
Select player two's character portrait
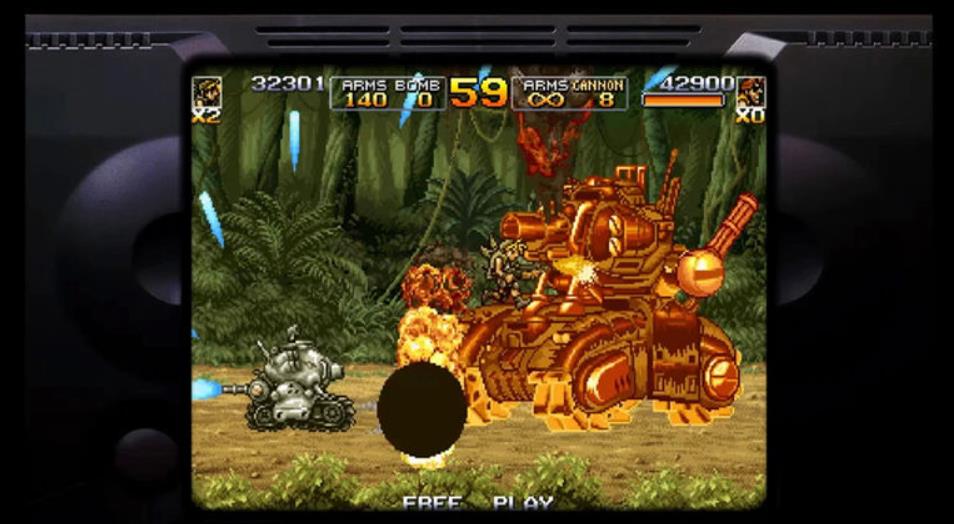coord(750,91)
